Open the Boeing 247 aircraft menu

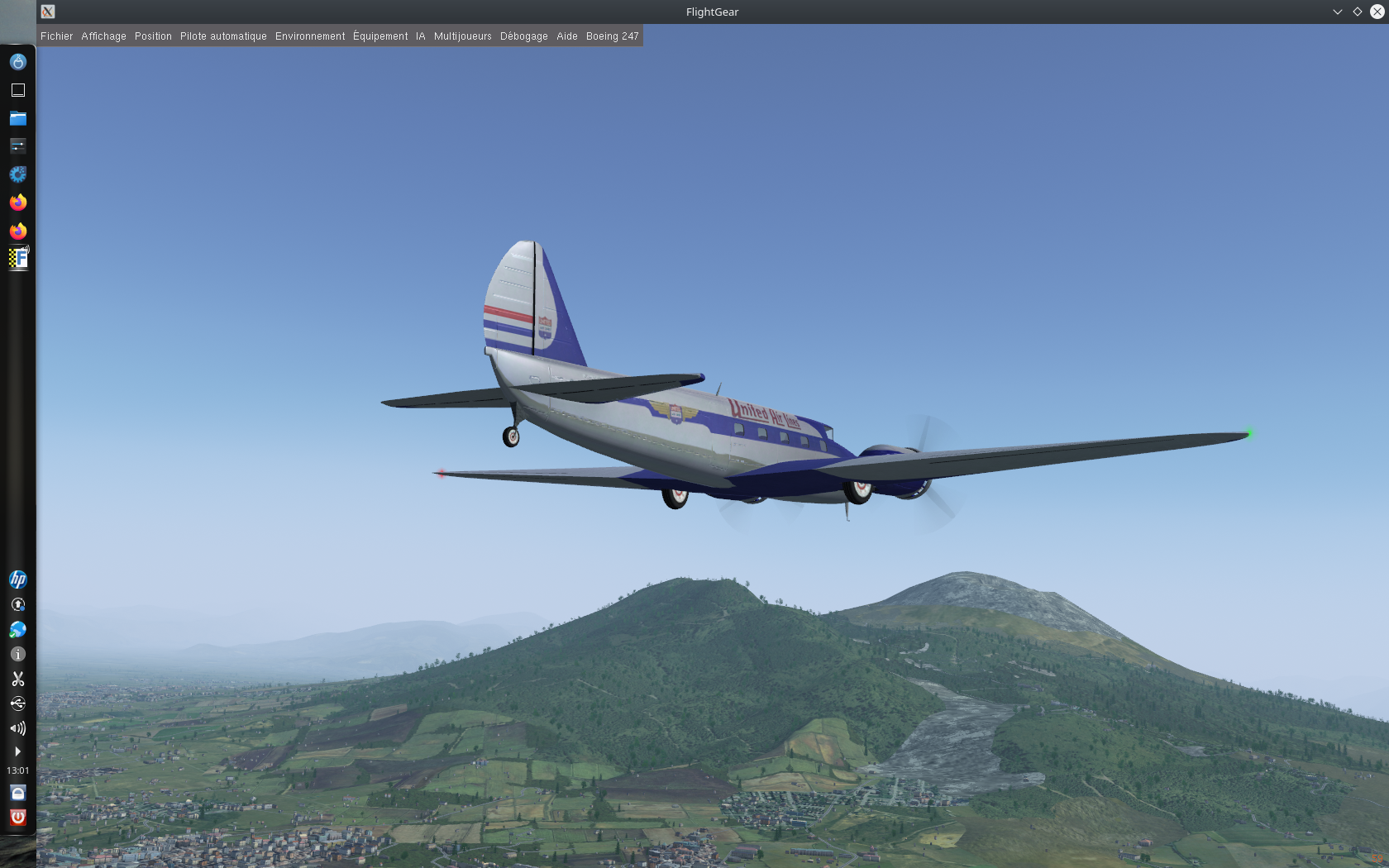(612, 36)
